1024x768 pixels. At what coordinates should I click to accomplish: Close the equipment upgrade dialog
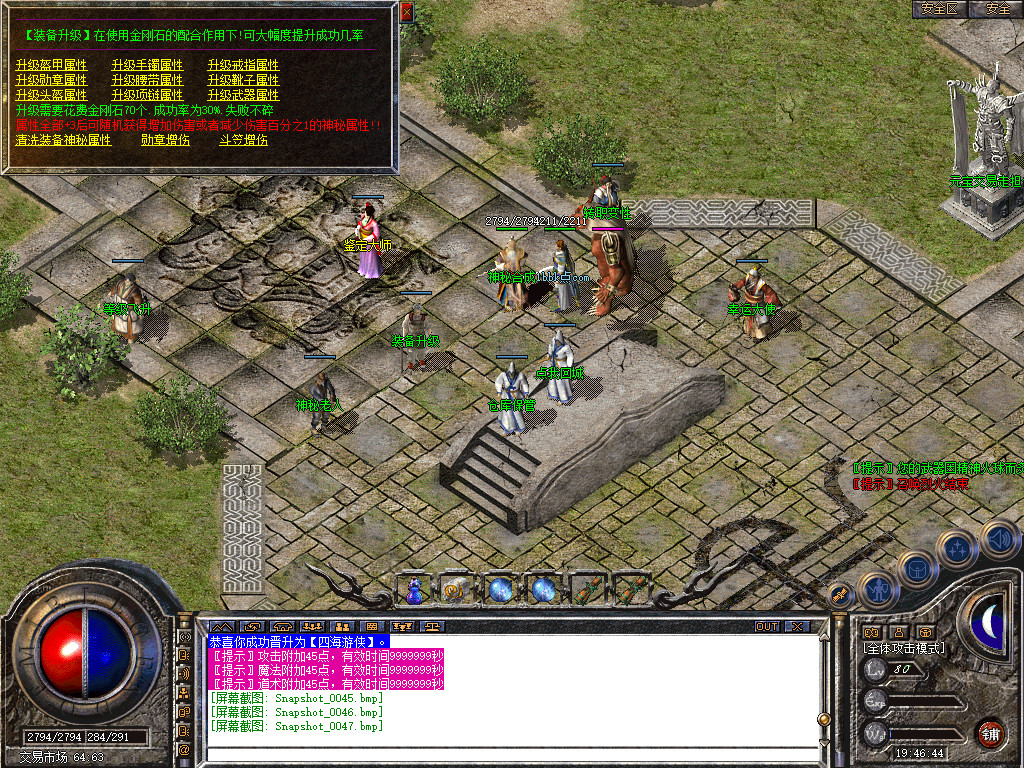pyautogui.click(x=406, y=12)
